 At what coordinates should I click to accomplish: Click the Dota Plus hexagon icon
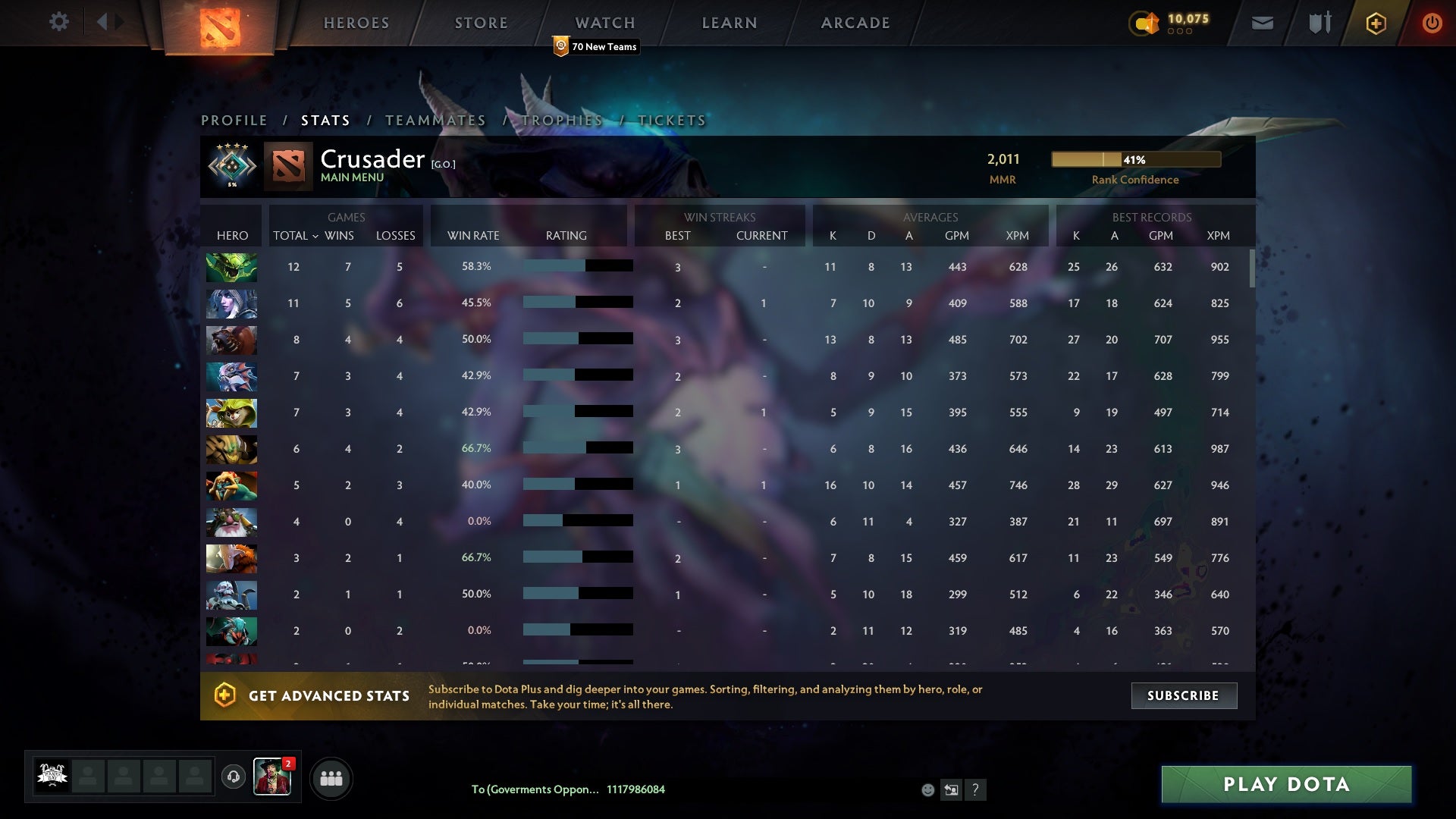click(1375, 22)
